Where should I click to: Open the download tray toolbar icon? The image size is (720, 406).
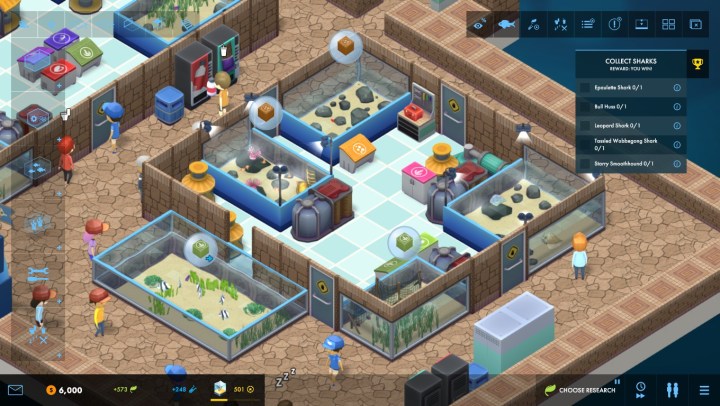642,24
